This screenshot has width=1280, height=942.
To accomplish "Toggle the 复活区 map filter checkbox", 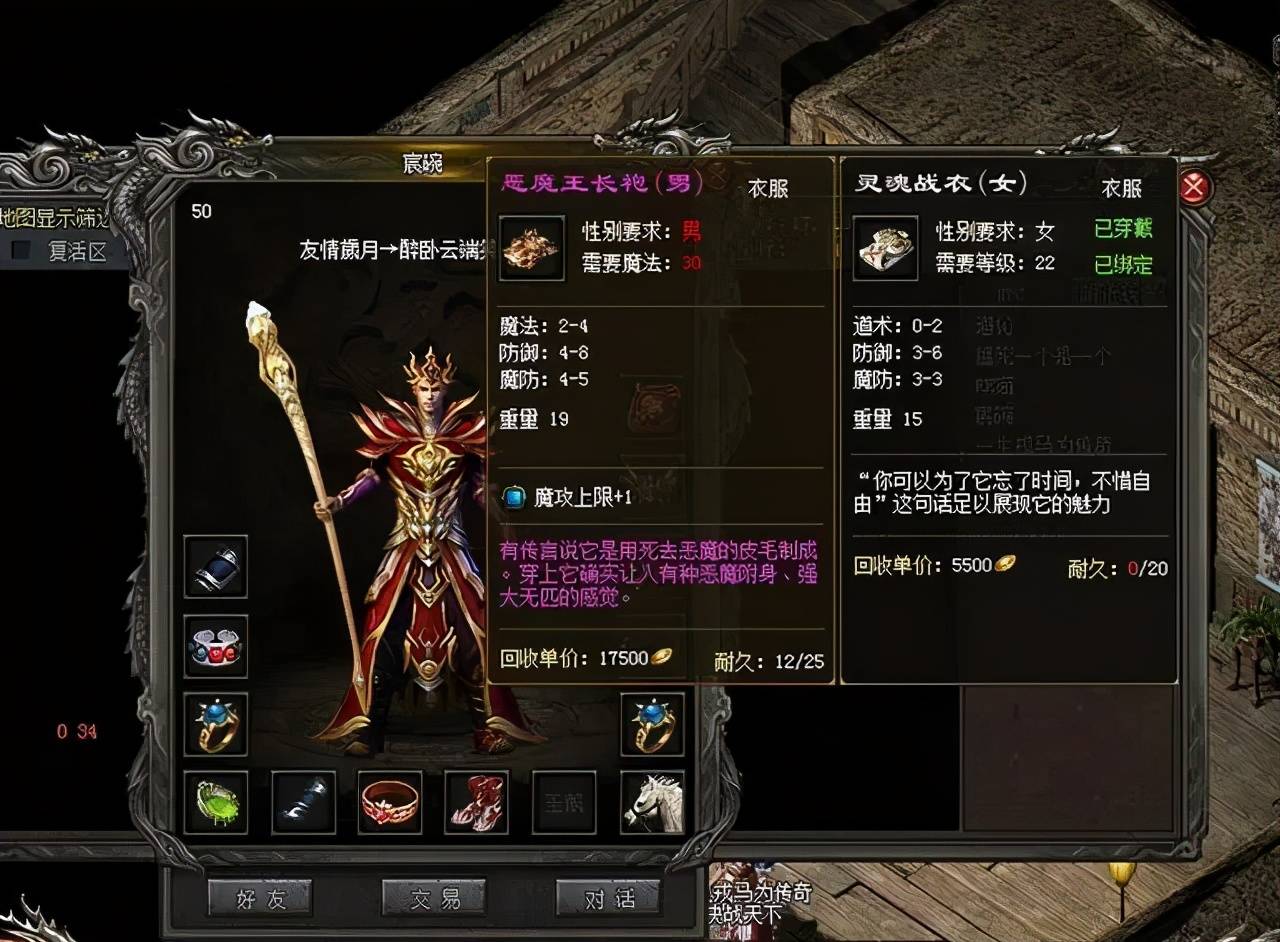I will (x=21, y=251).
